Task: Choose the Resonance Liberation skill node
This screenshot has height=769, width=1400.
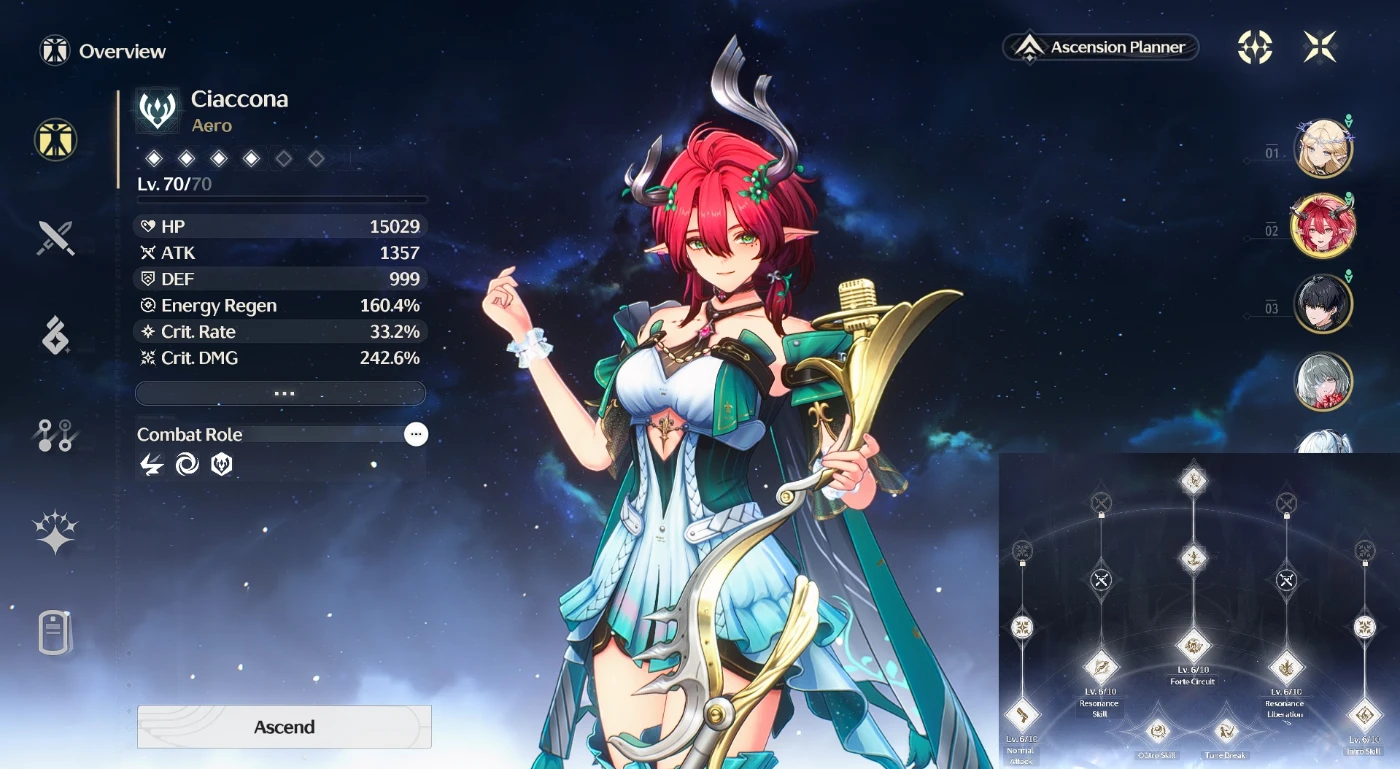Action: click(x=1285, y=666)
